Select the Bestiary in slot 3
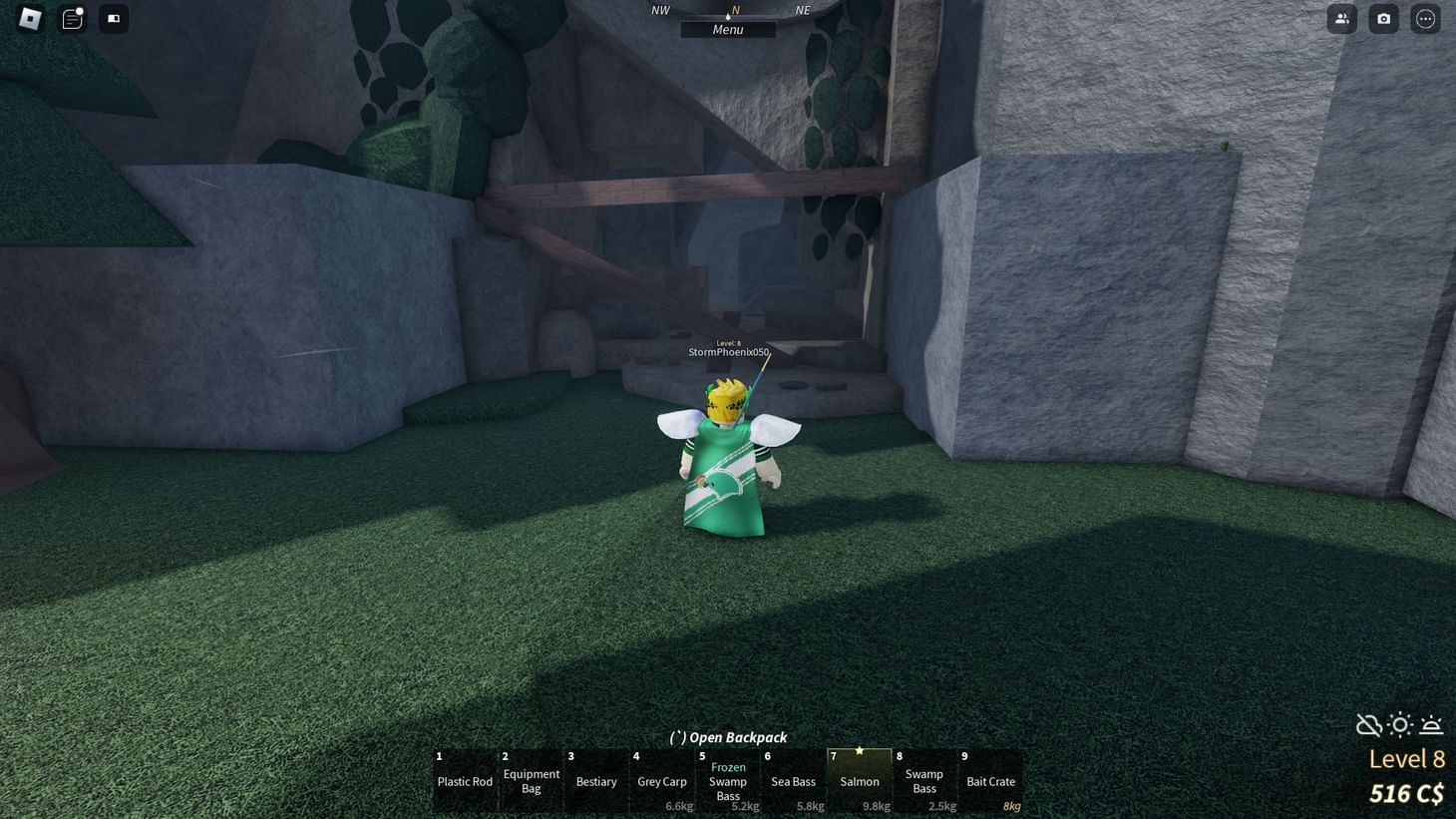 pyautogui.click(x=595, y=781)
